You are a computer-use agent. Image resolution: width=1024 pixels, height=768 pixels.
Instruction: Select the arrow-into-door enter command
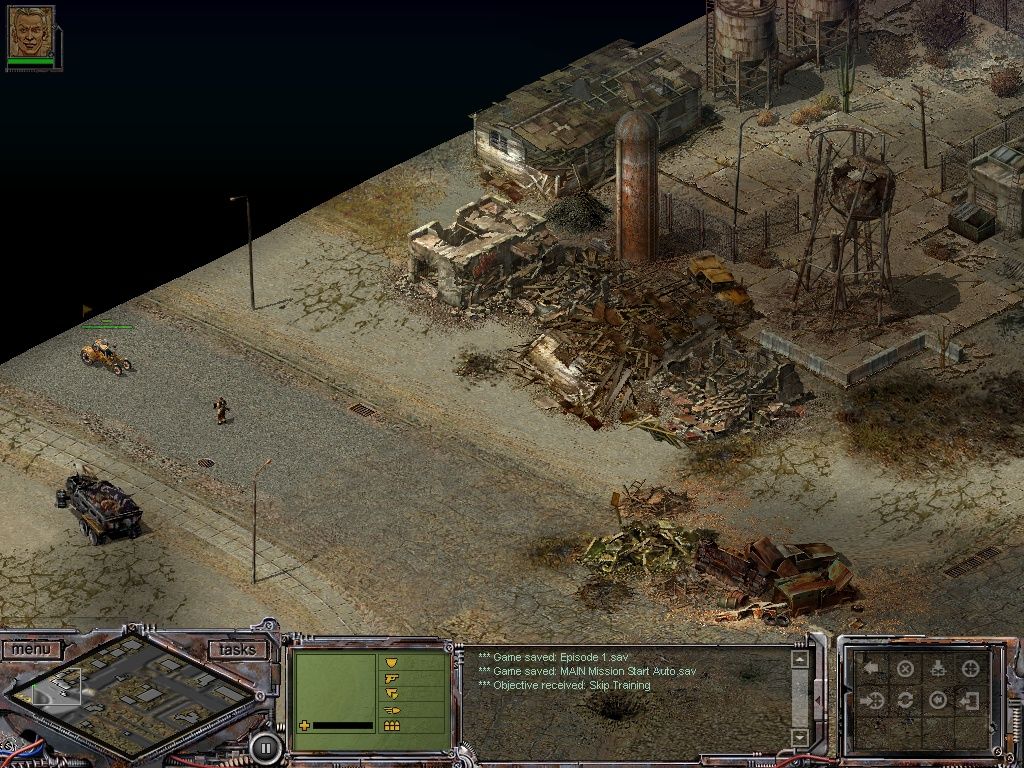pyautogui.click(x=970, y=700)
